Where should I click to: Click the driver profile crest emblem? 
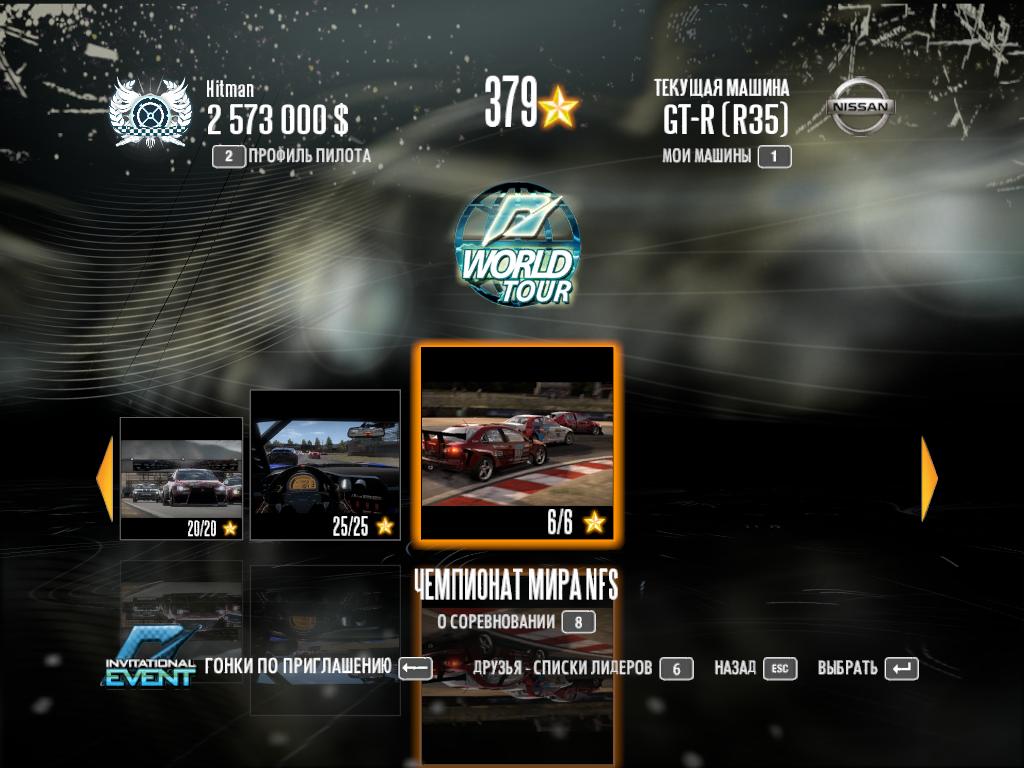point(149,112)
